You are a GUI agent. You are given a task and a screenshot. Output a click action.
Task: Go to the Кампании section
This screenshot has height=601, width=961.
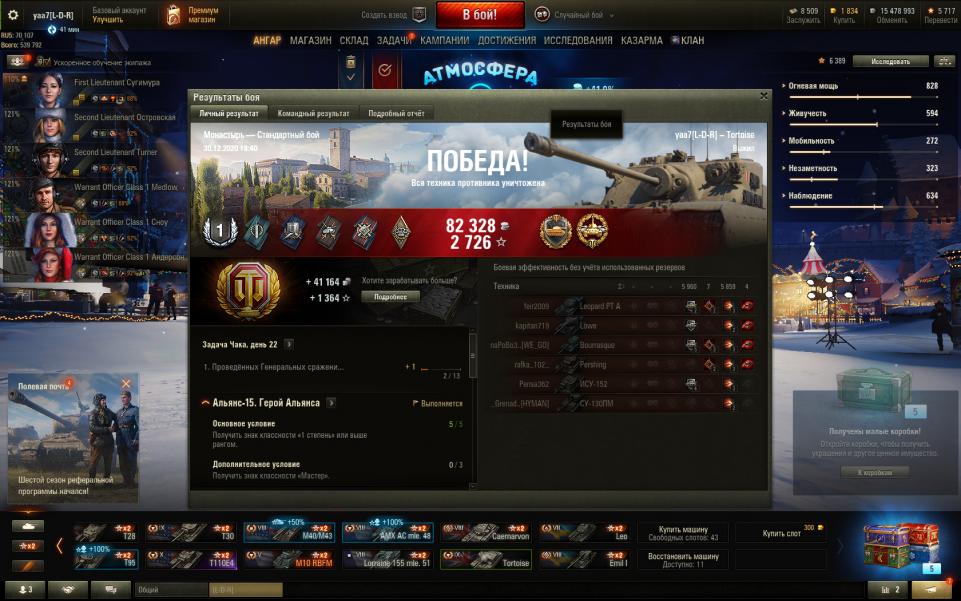[x=445, y=41]
